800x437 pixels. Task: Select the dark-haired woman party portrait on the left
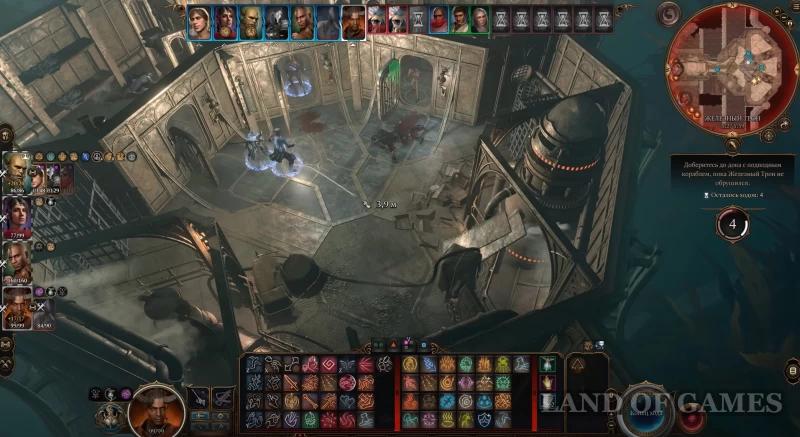click(x=17, y=210)
